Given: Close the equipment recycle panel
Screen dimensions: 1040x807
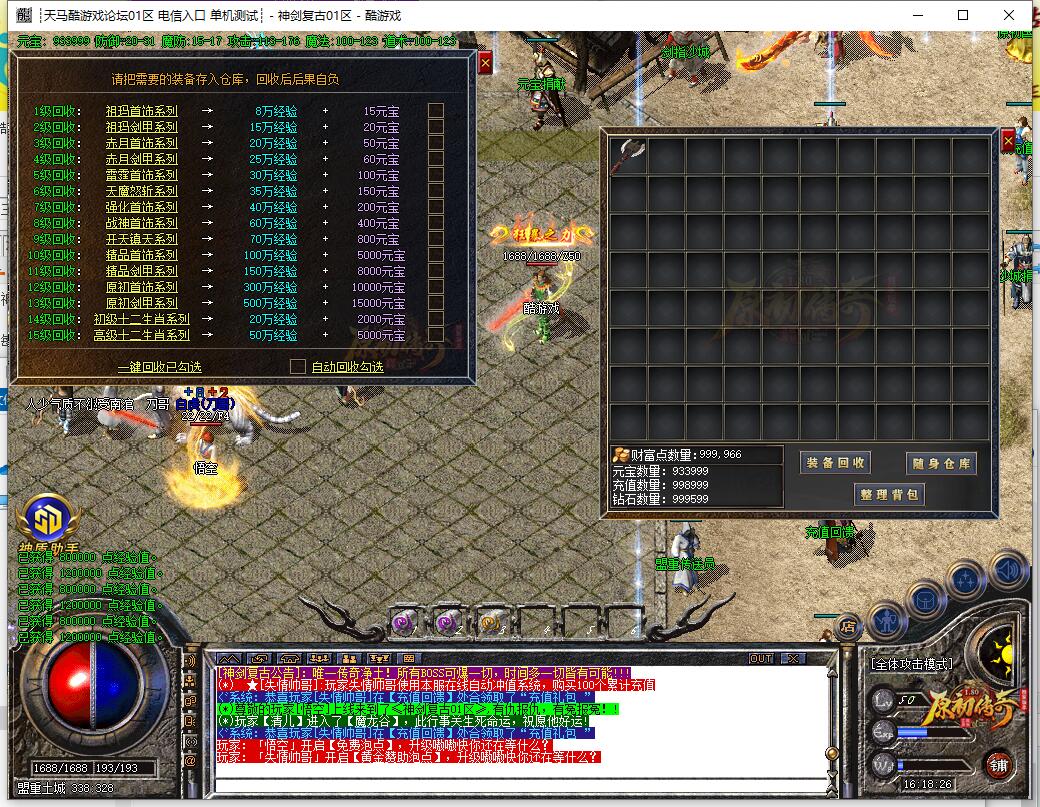Looking at the screenshot, I should (485, 63).
